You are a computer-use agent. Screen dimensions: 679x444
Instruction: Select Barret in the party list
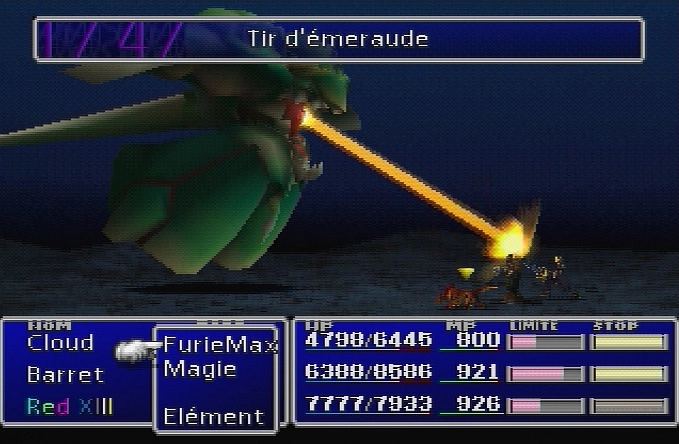click(x=65, y=375)
